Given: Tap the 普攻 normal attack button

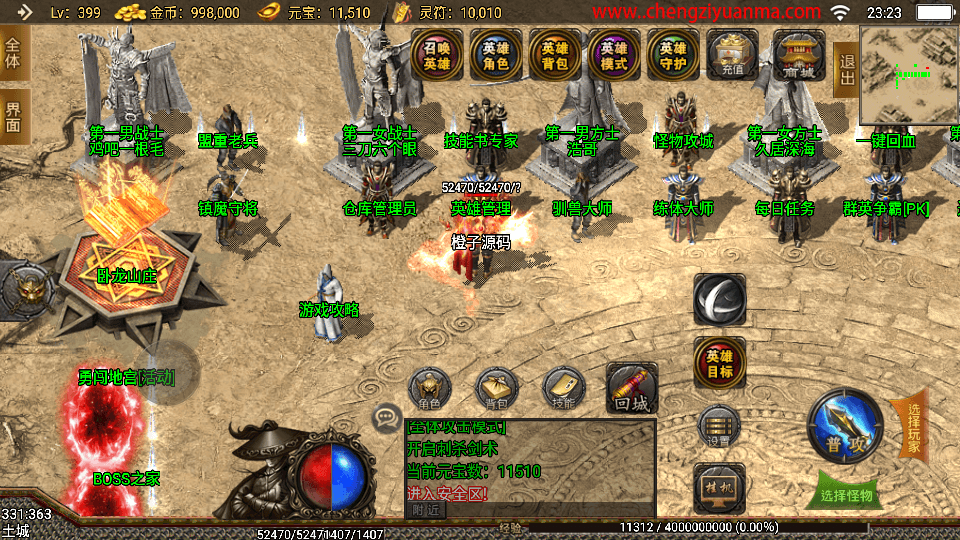Looking at the screenshot, I should click(x=845, y=427).
